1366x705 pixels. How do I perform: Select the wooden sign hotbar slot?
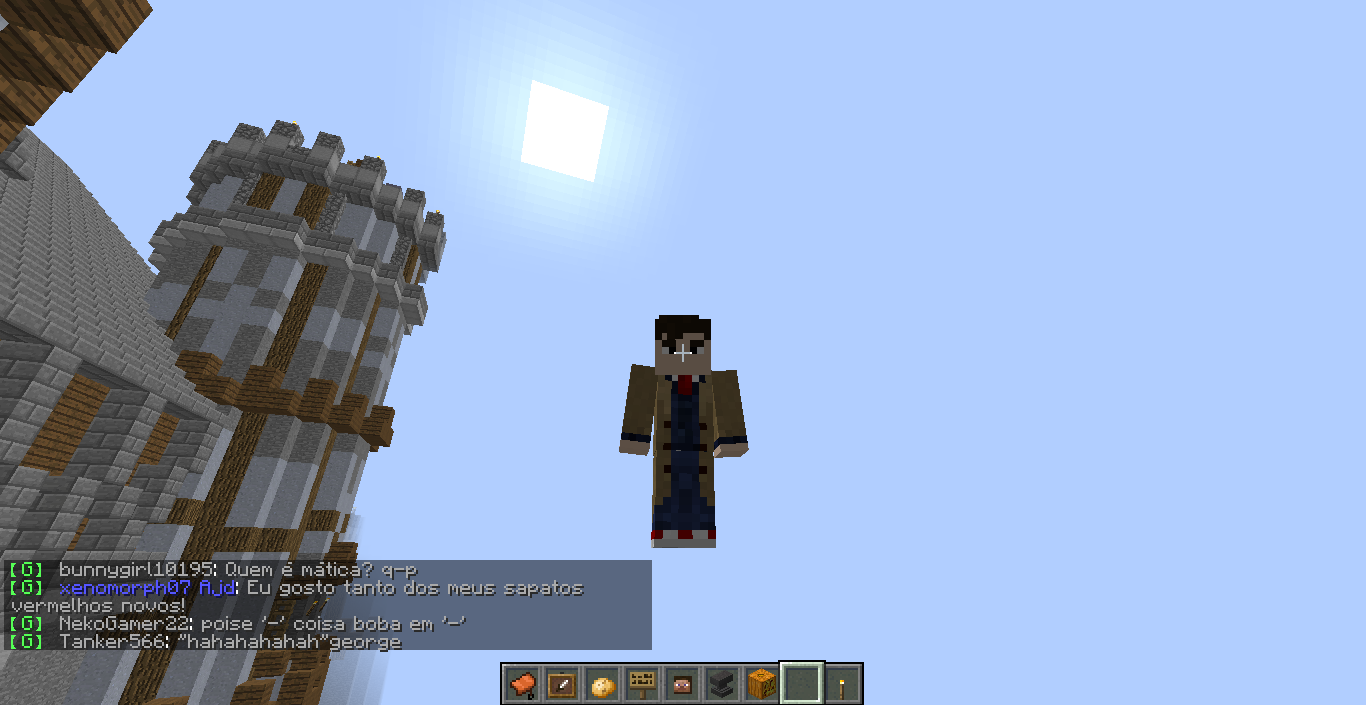coord(642,685)
